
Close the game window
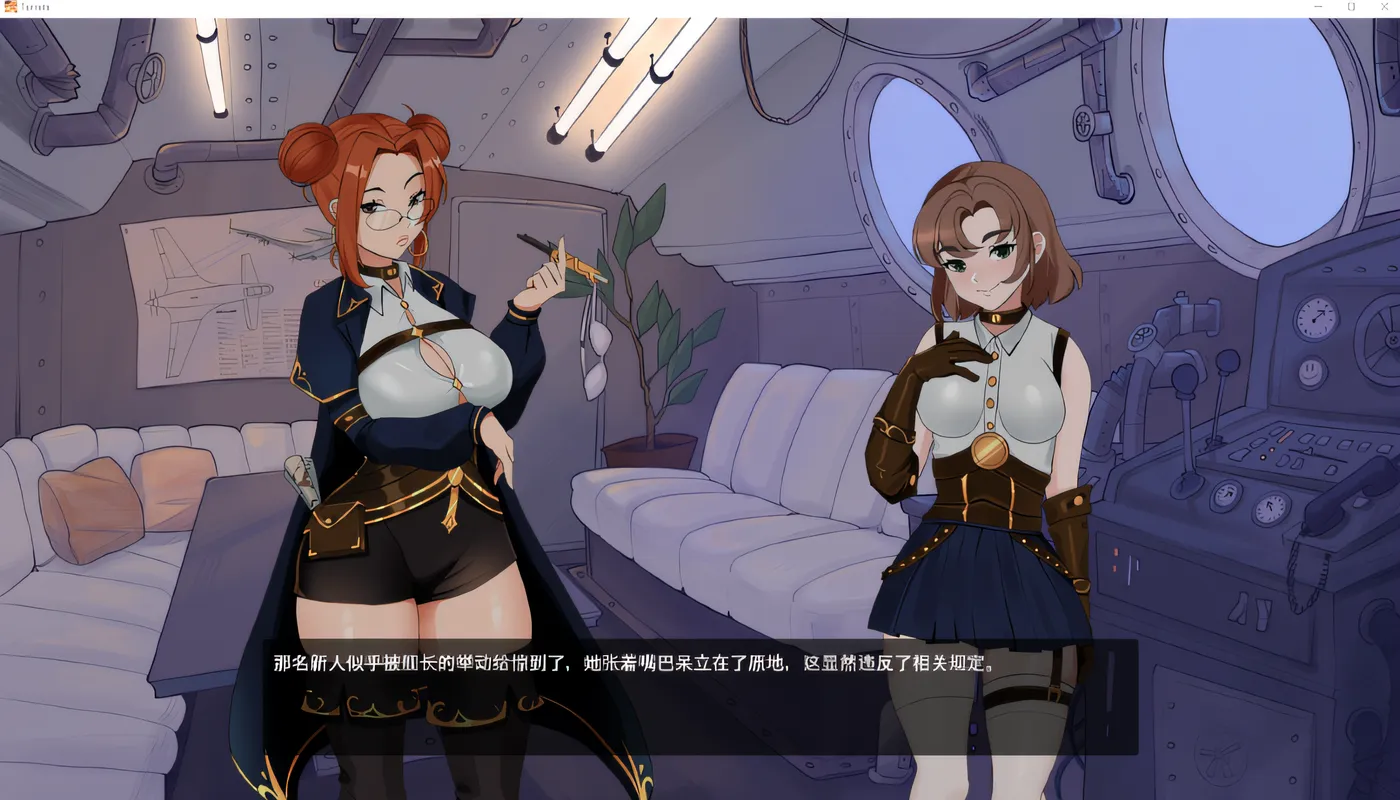tap(1385, 6)
